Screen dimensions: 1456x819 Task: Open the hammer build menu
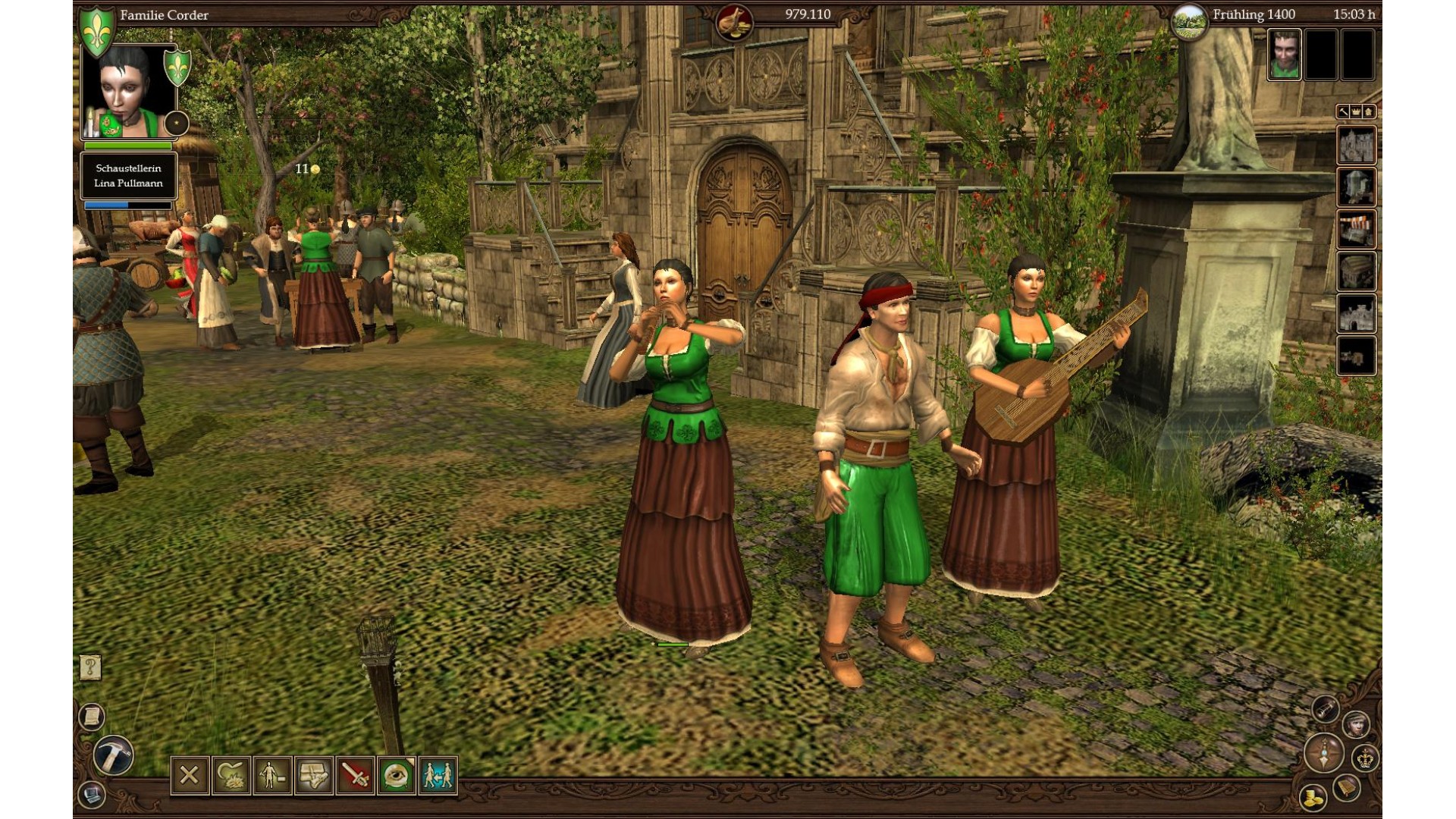click(x=114, y=755)
